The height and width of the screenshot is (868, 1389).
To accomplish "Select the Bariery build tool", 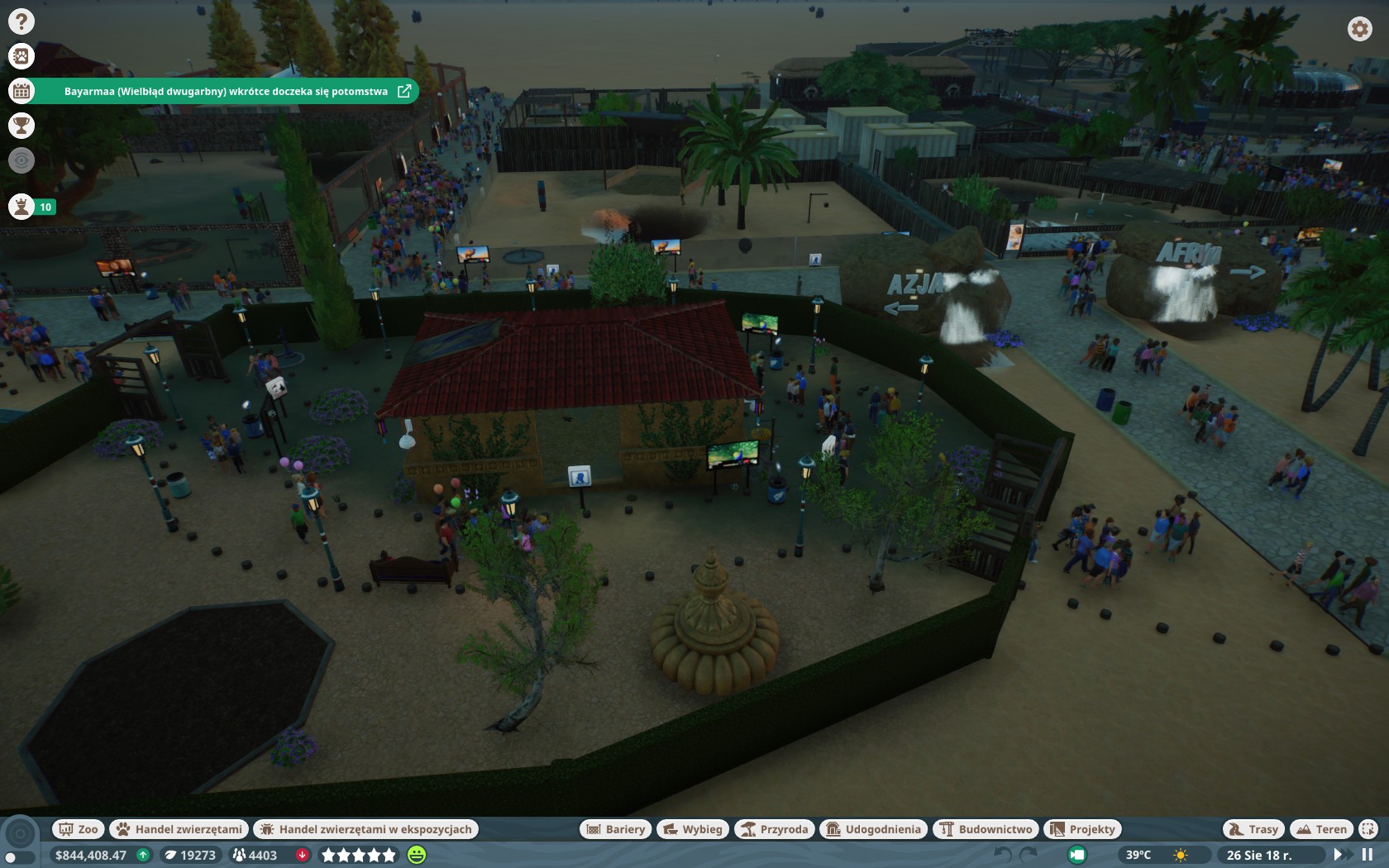I will [616, 829].
